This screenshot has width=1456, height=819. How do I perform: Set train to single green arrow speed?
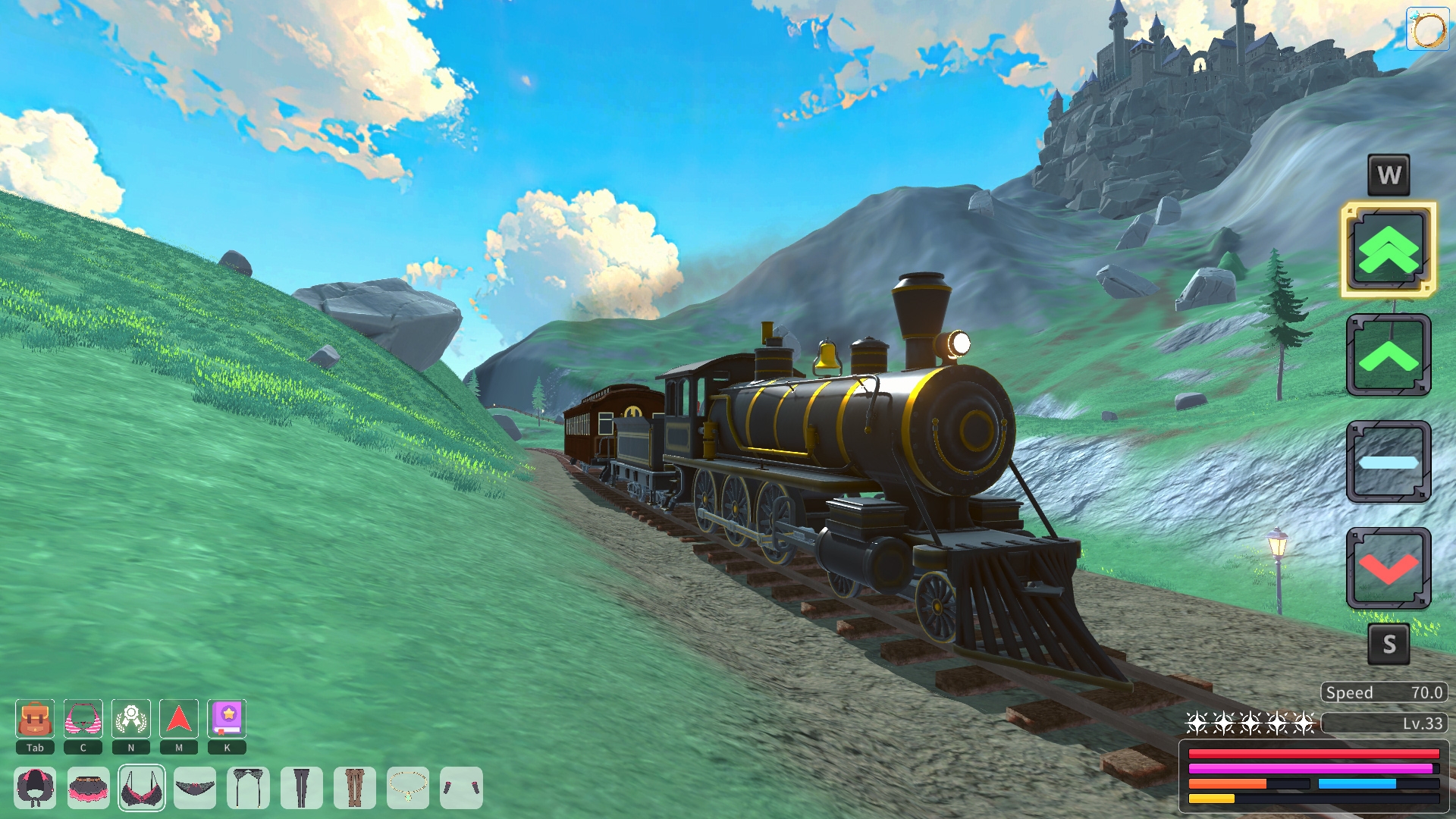pos(1388,356)
